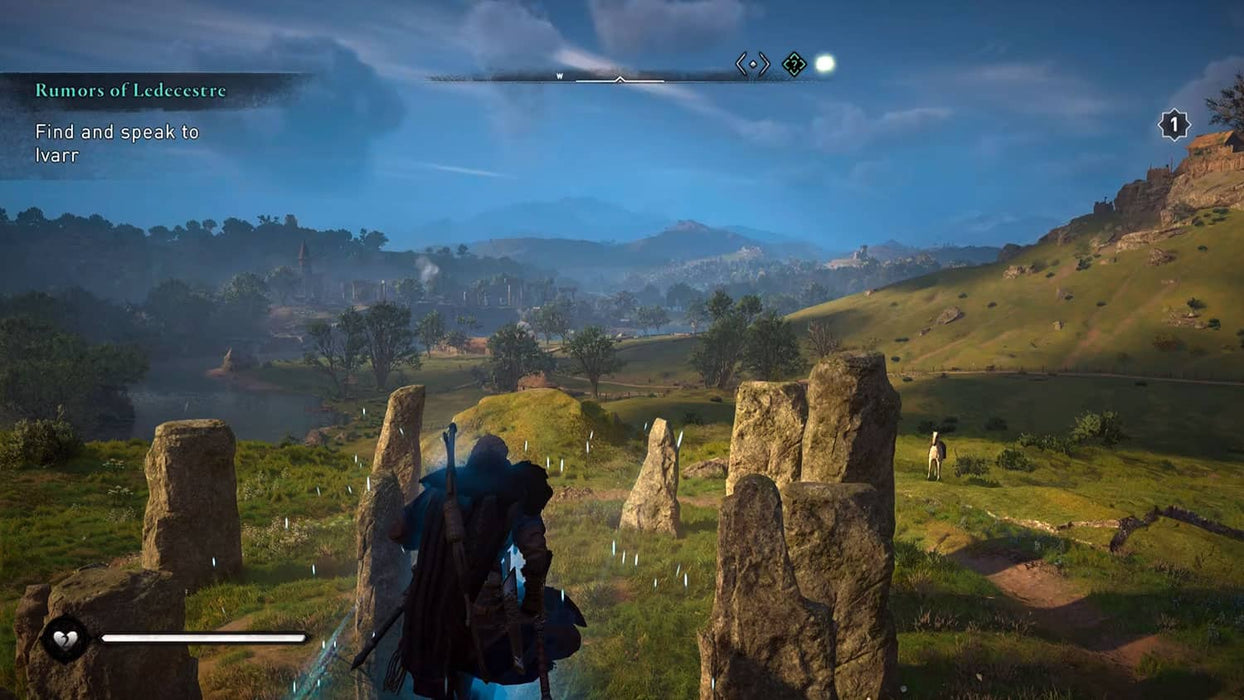
Task: Click the bracketed diamond compass marker
Action: (753, 64)
